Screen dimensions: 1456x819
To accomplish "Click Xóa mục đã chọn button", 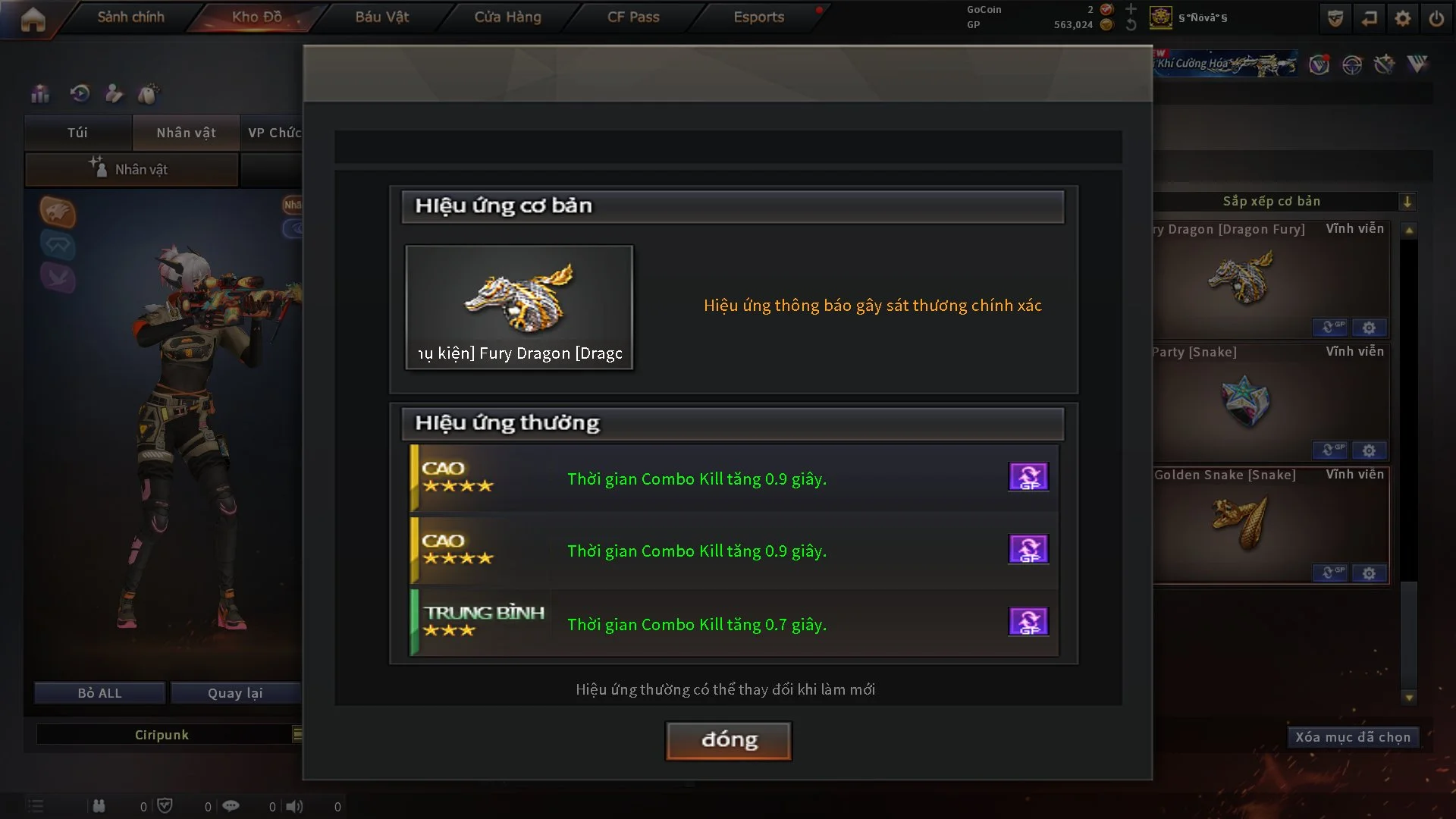I will point(1353,737).
